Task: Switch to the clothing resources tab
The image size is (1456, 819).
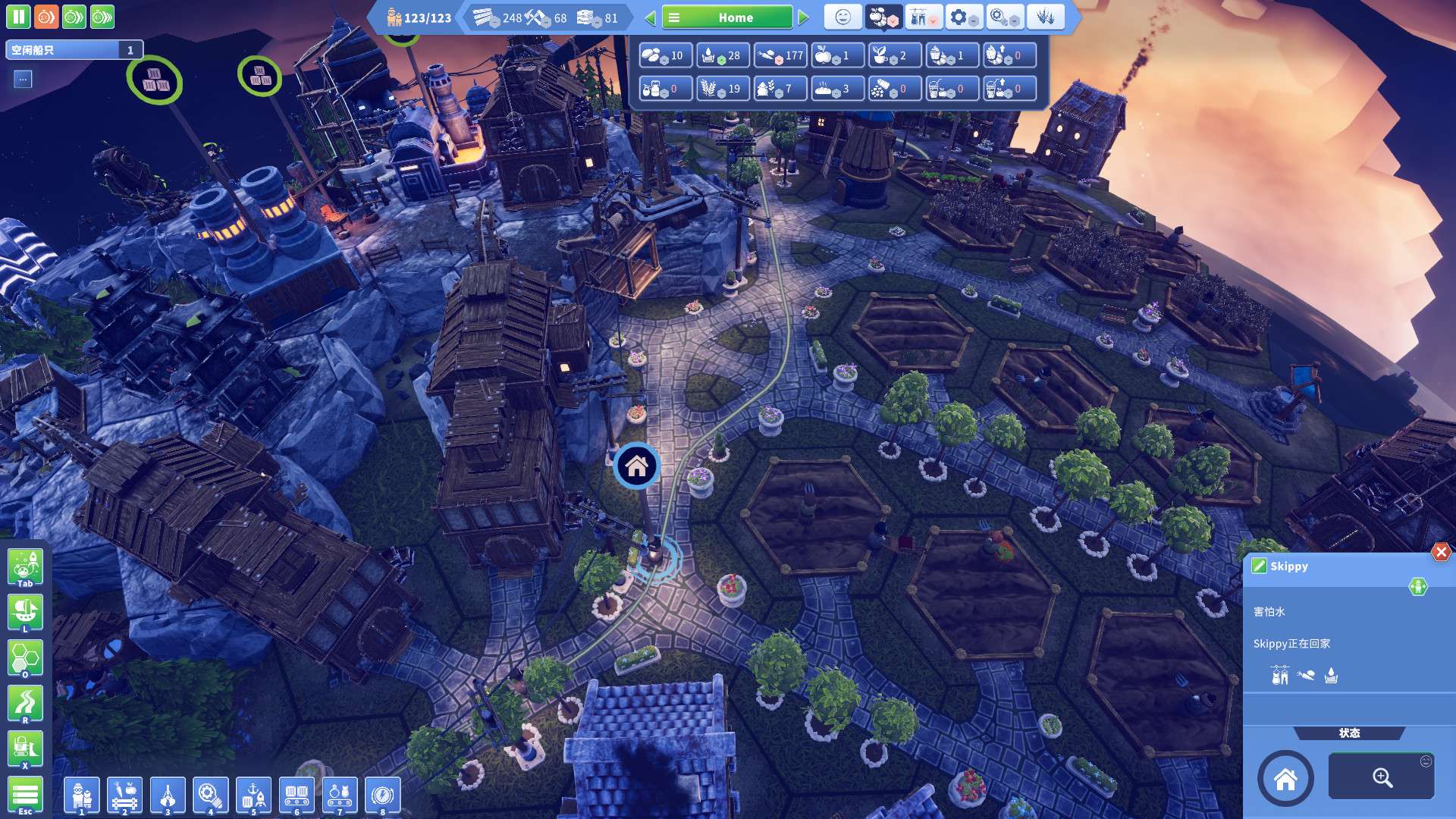Action: click(x=923, y=17)
